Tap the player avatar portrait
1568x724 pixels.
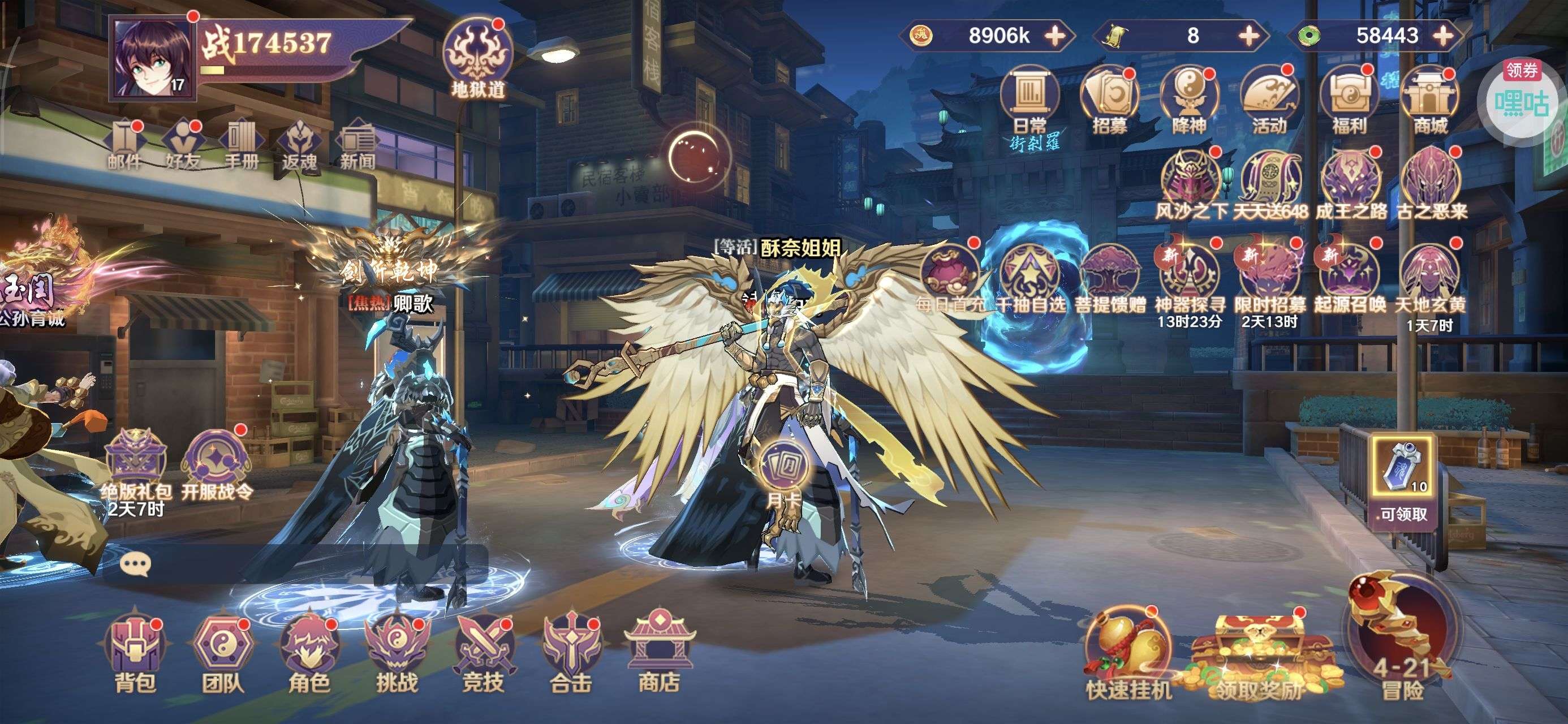[x=153, y=58]
